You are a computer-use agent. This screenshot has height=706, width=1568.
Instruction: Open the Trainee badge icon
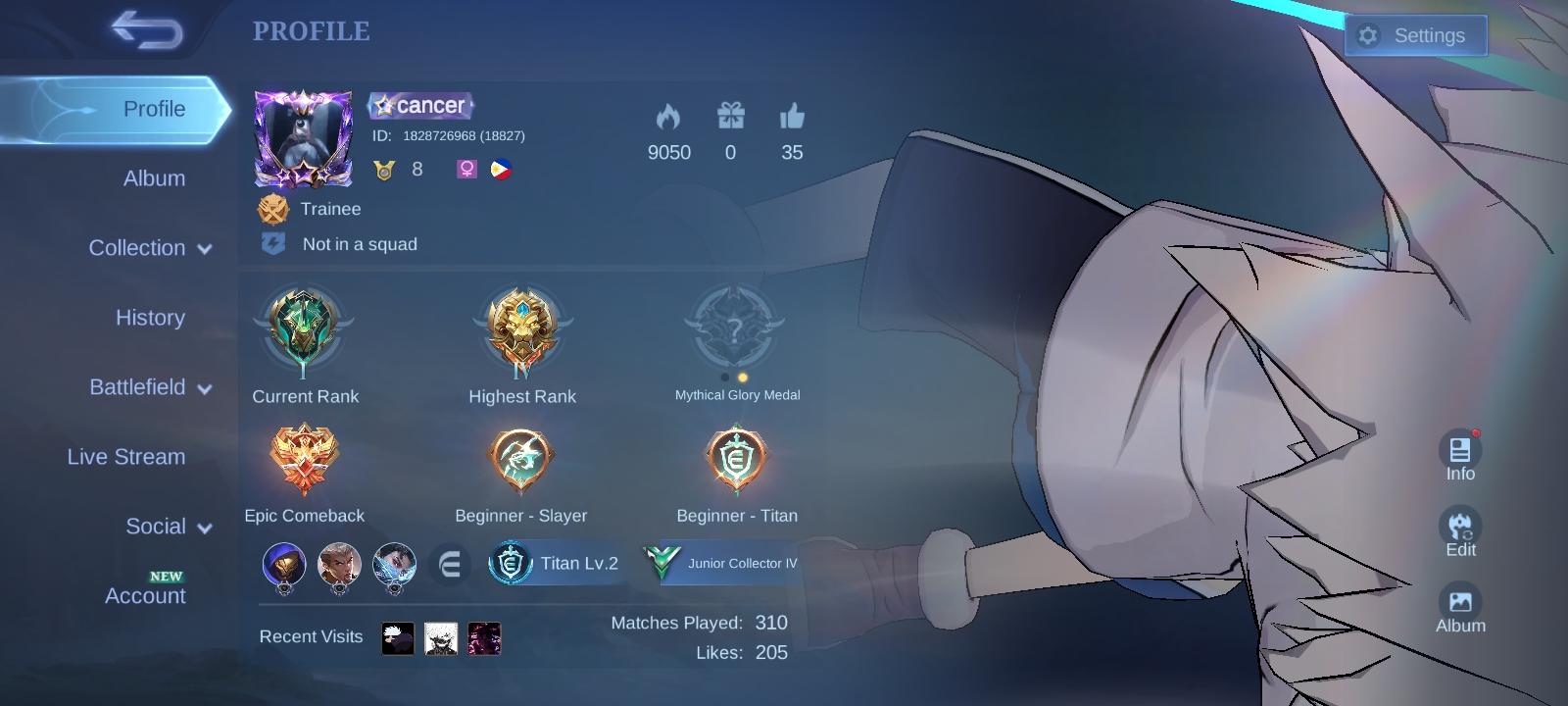coord(274,209)
